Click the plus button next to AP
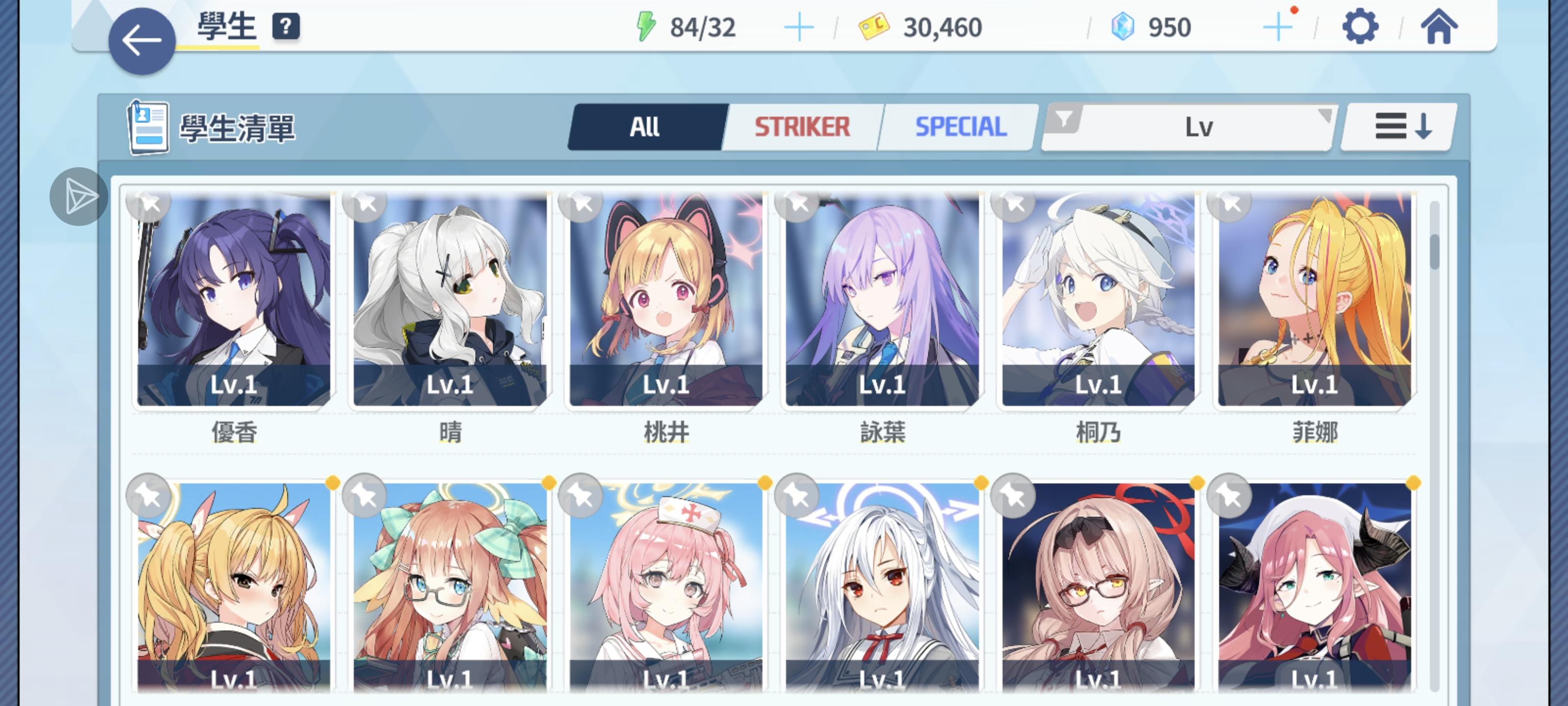This screenshot has width=1568, height=706. click(x=799, y=25)
